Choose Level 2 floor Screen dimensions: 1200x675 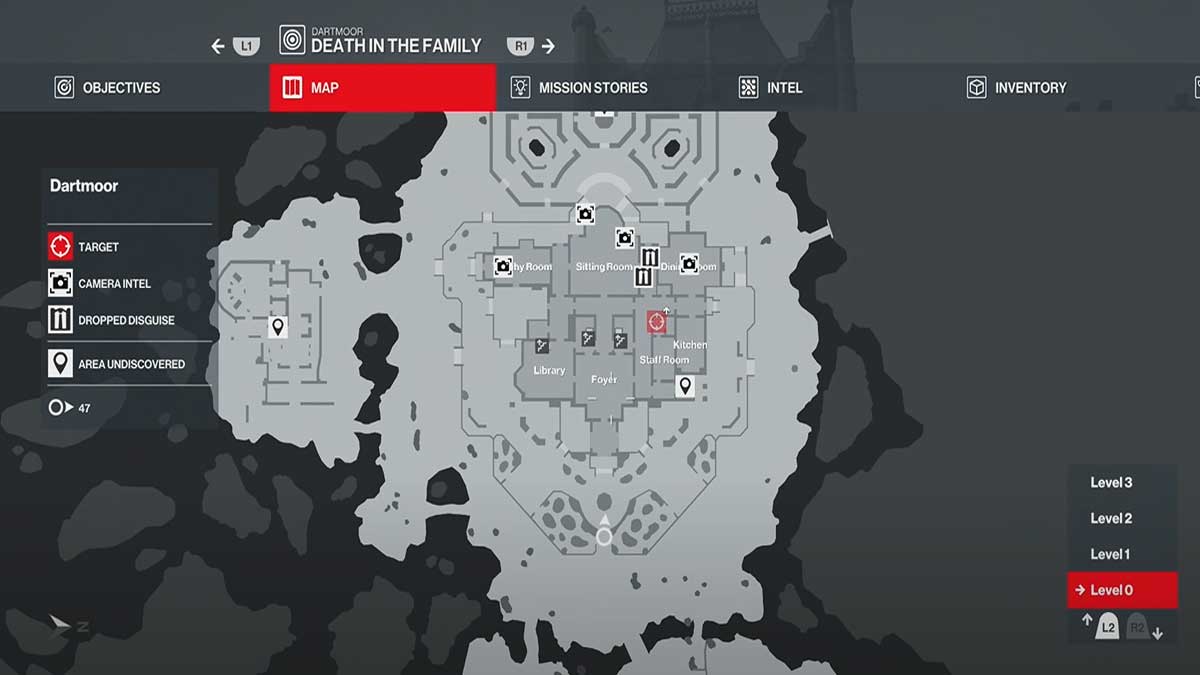(1111, 519)
